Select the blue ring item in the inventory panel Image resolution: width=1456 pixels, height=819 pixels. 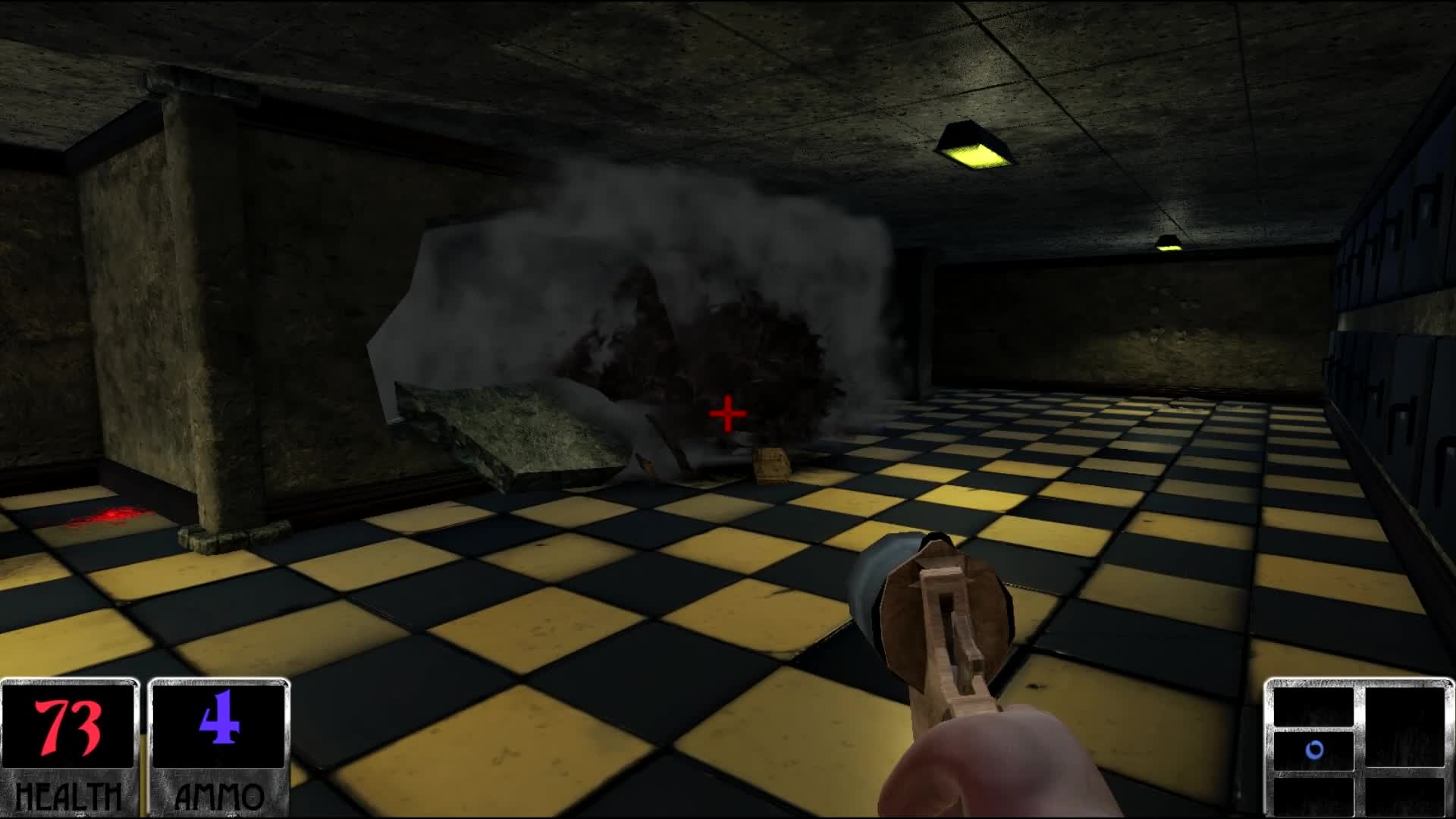coord(1314,749)
